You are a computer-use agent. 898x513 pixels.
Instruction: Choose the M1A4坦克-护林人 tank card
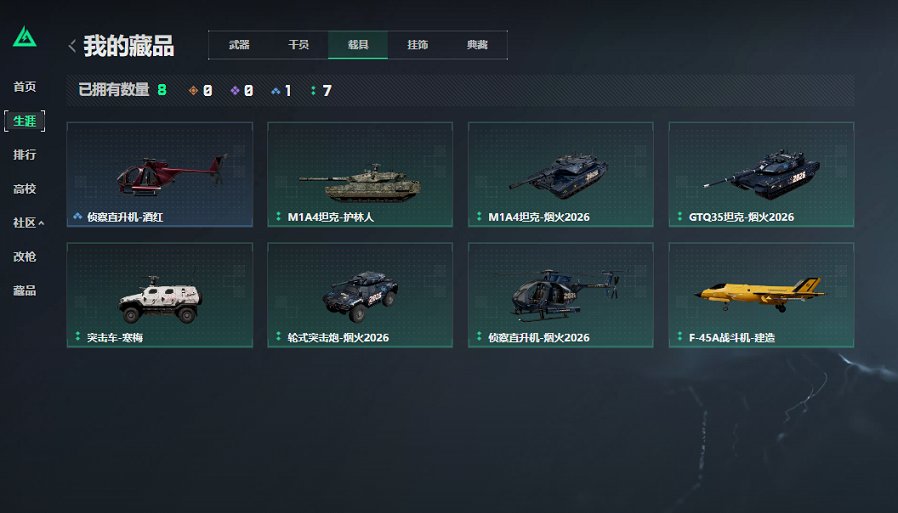360,174
